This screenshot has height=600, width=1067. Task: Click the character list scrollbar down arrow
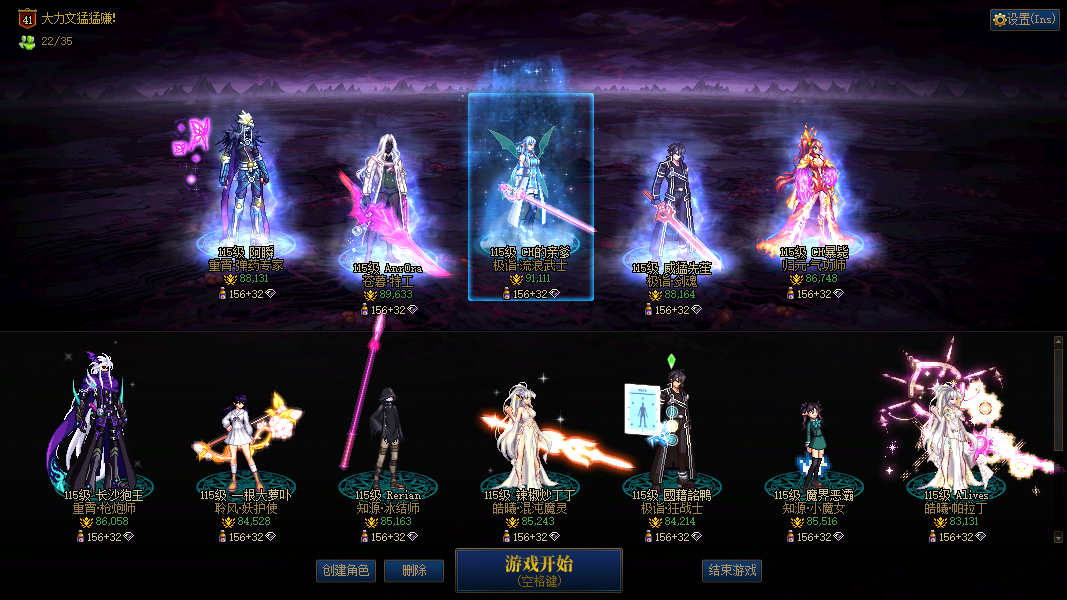1058,537
